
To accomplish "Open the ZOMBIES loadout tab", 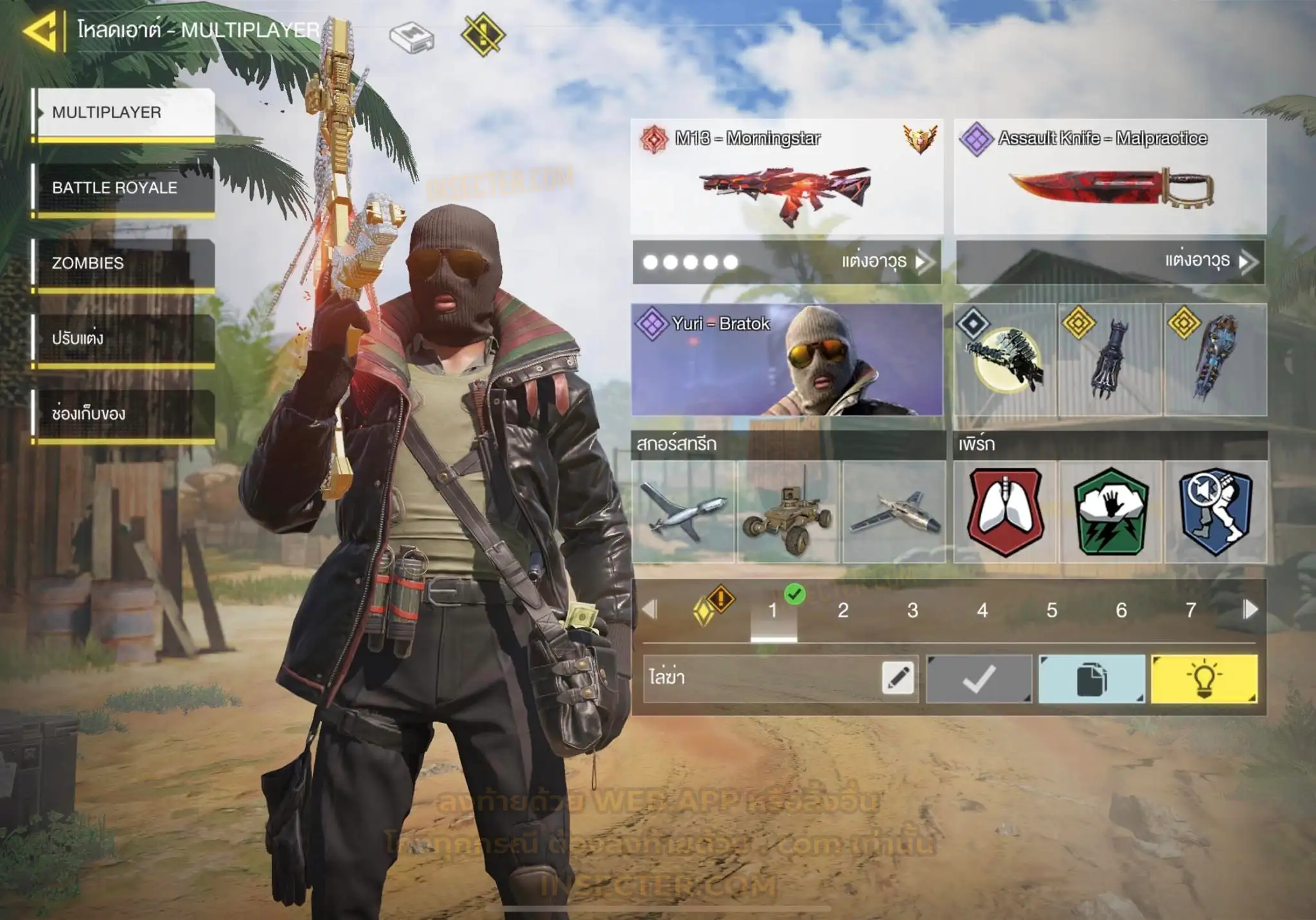I will (x=124, y=263).
